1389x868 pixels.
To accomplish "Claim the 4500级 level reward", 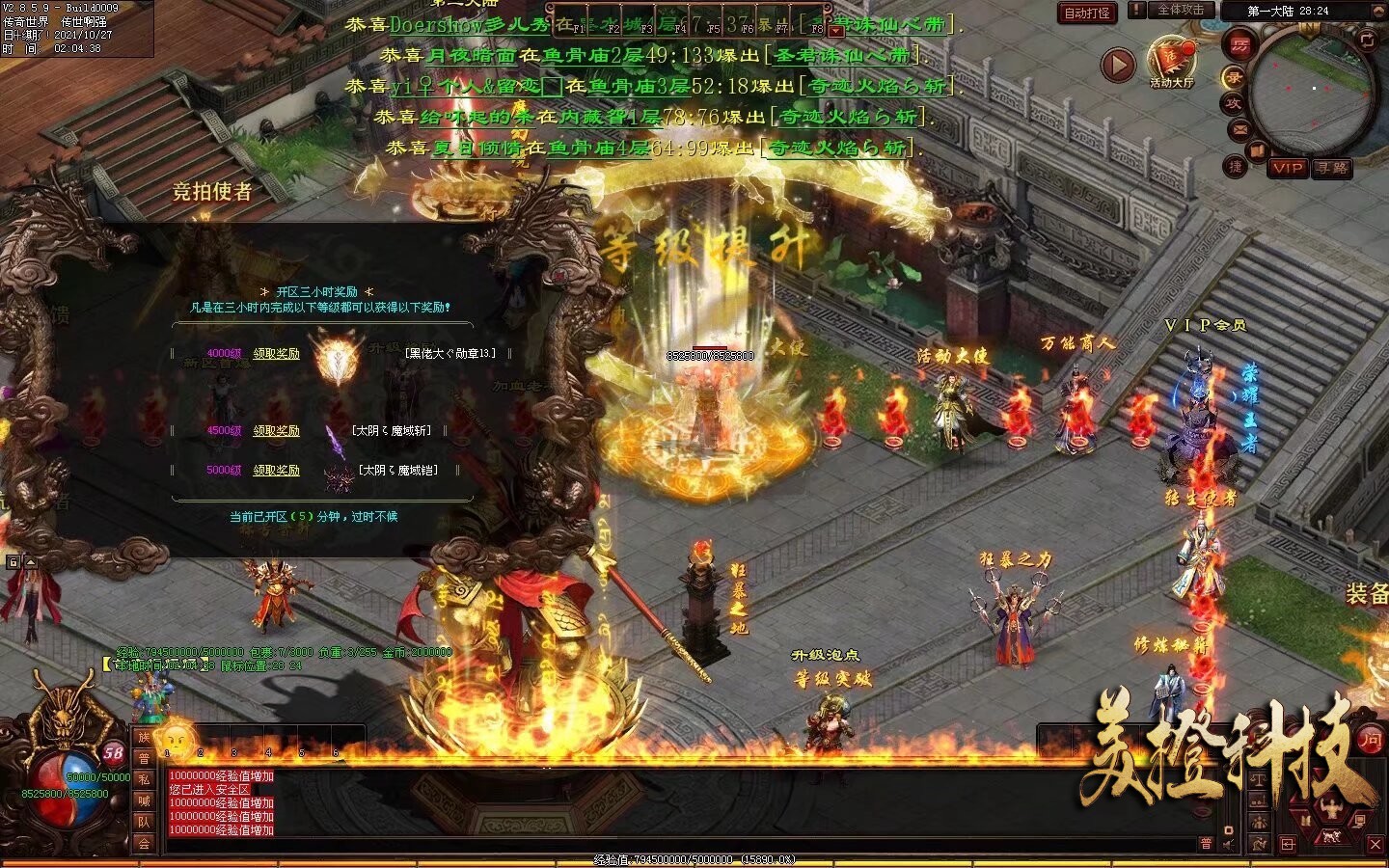I will click(276, 431).
